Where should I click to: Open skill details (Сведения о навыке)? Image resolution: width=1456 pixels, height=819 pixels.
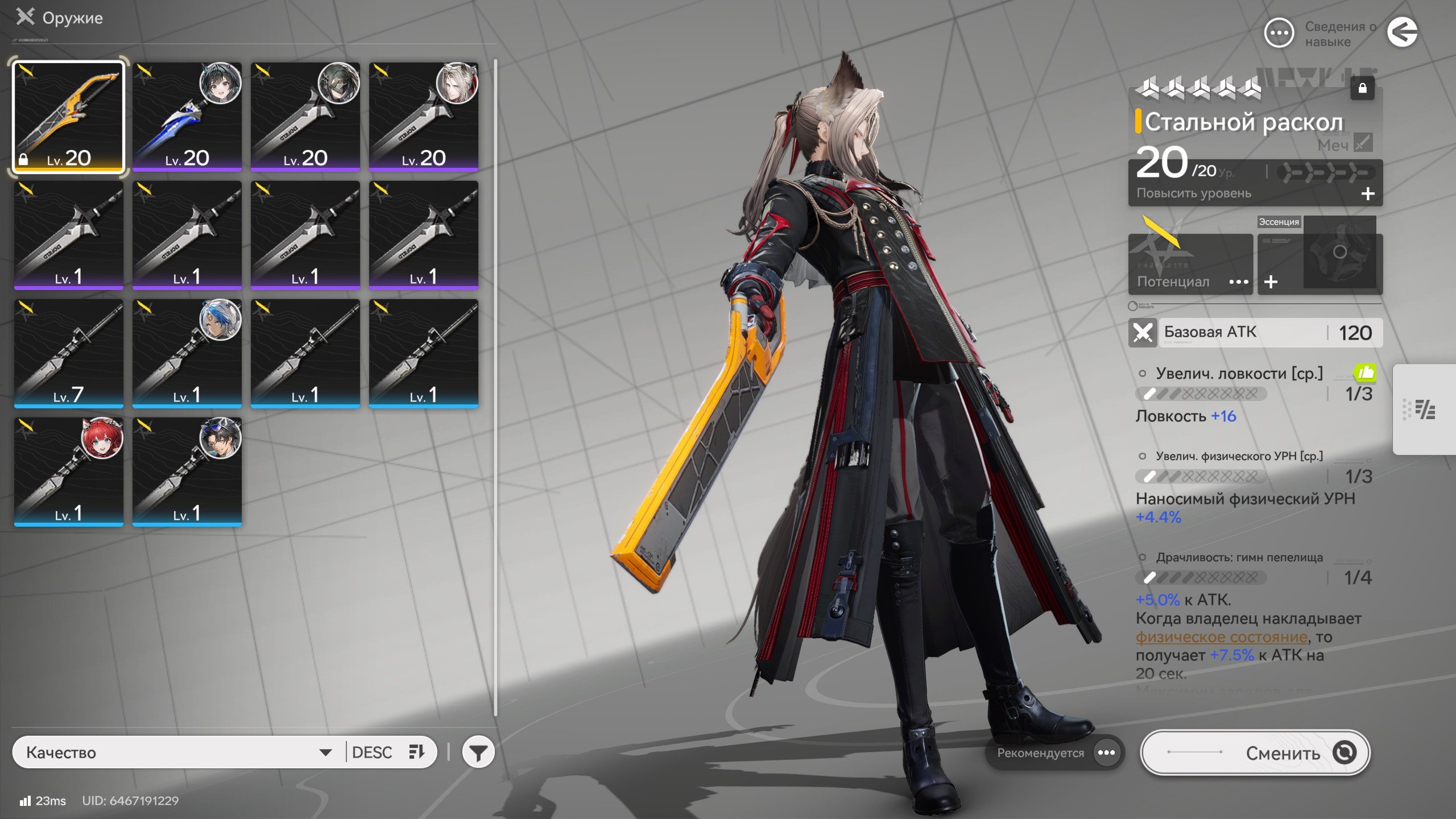[1279, 34]
